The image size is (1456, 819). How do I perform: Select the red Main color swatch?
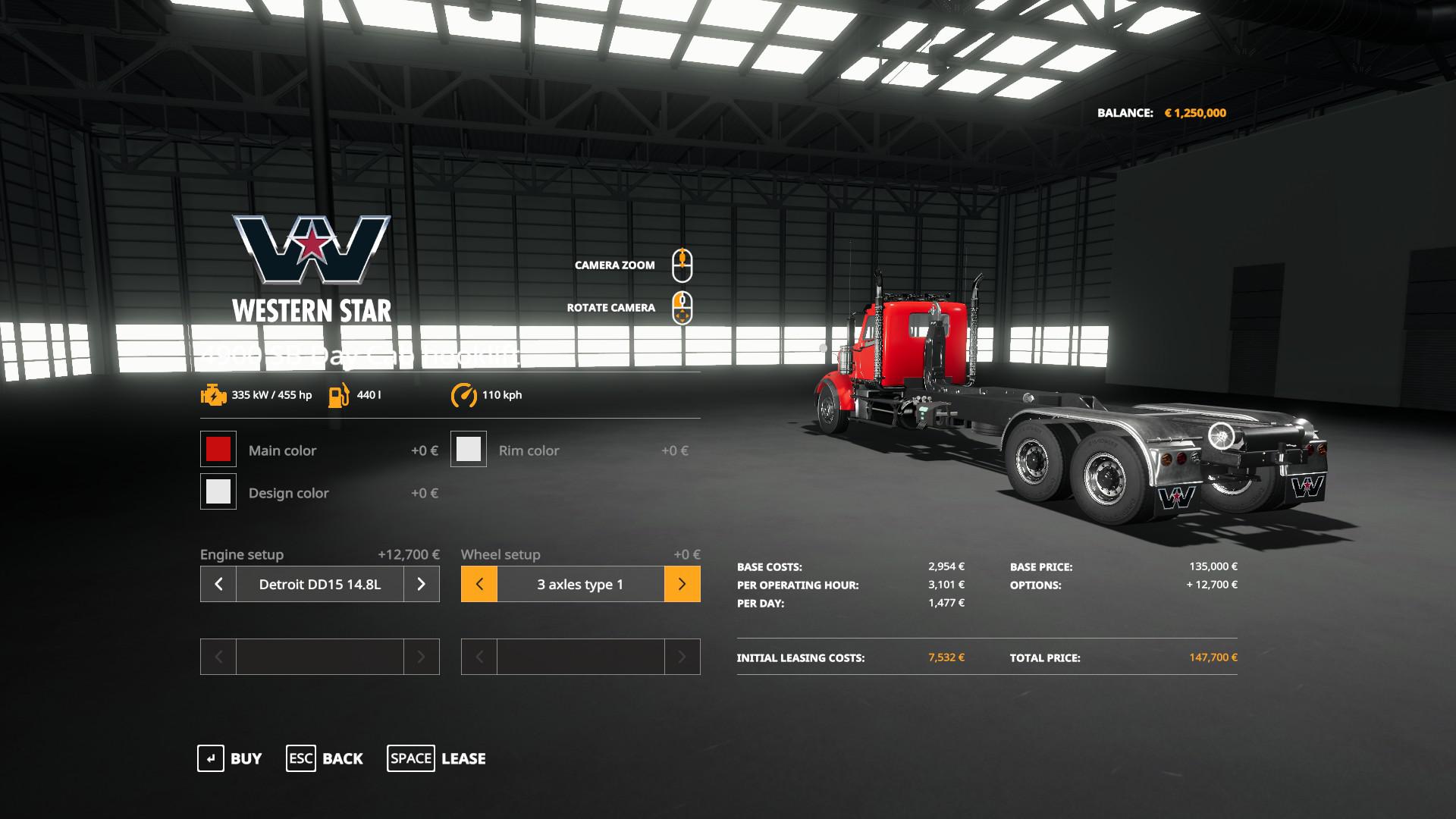click(218, 450)
